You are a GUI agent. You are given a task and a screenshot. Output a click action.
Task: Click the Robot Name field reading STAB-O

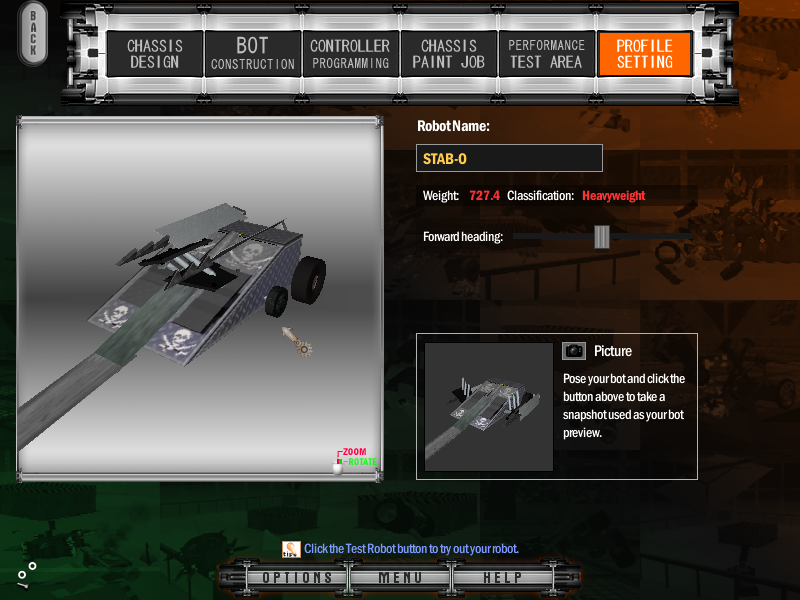[x=509, y=158]
